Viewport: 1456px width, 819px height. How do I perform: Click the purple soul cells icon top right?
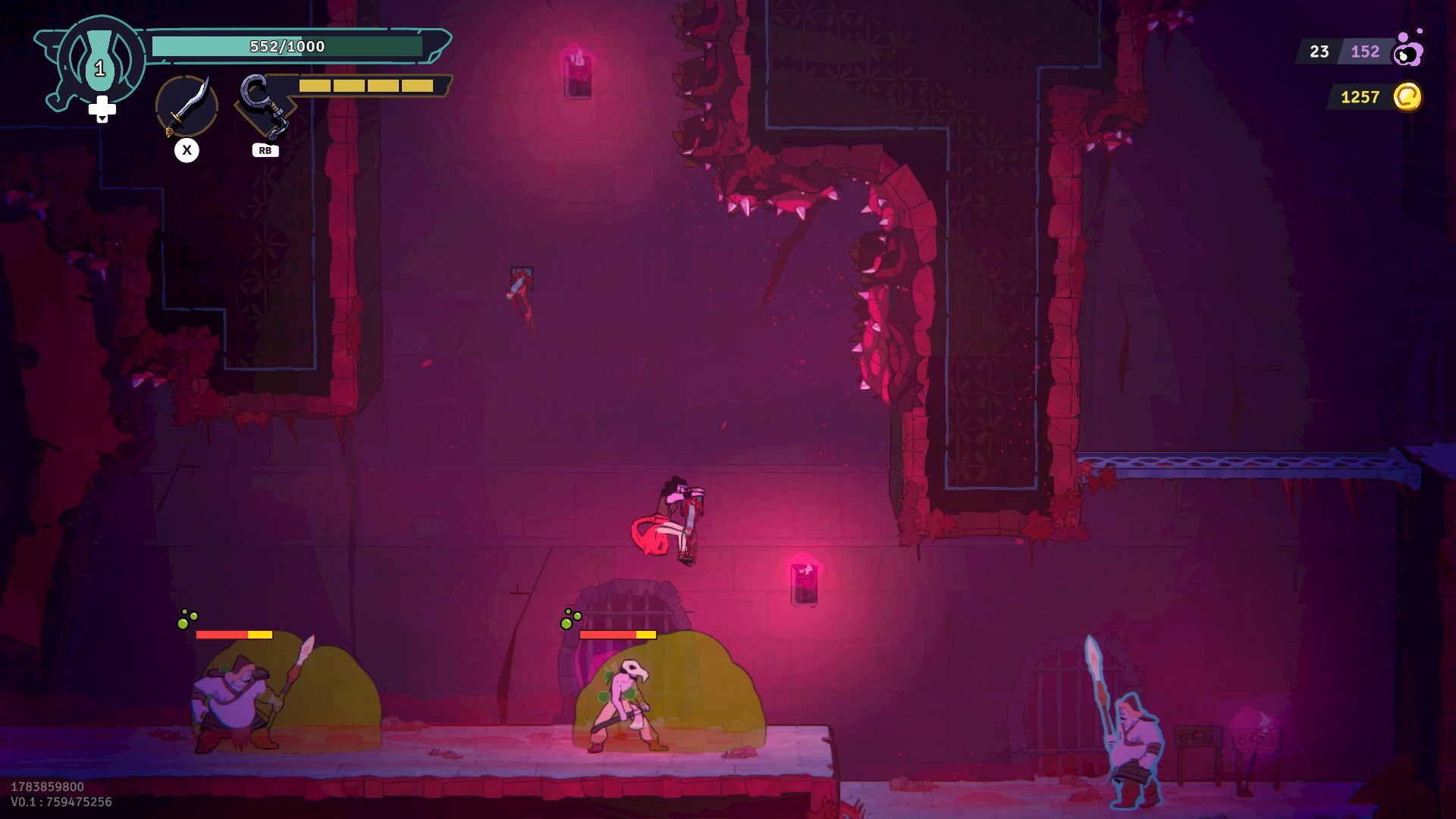tap(1408, 52)
